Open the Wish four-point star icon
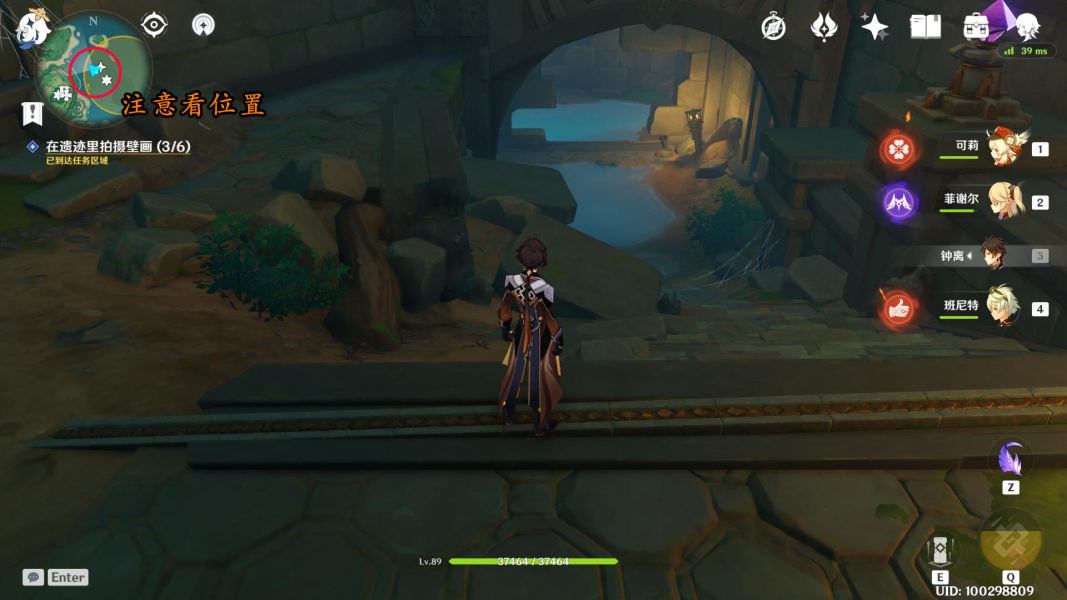This screenshot has width=1067, height=600. coord(874,27)
